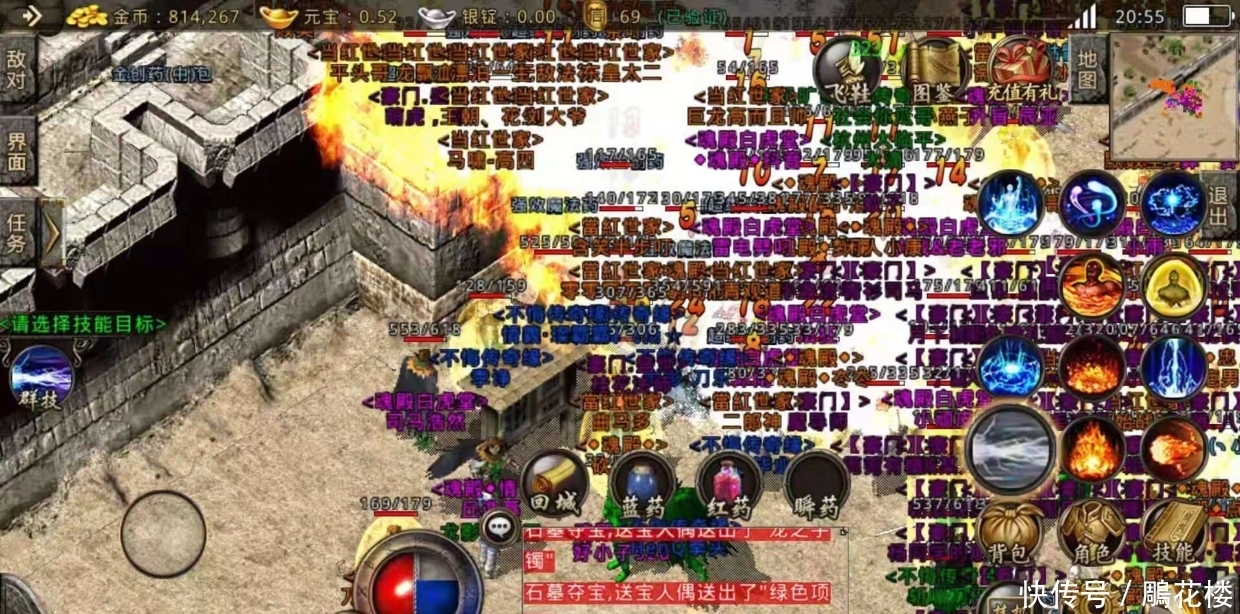Cast the fireball skill icon
The width and height of the screenshot is (1240, 614).
[x=1173, y=448]
